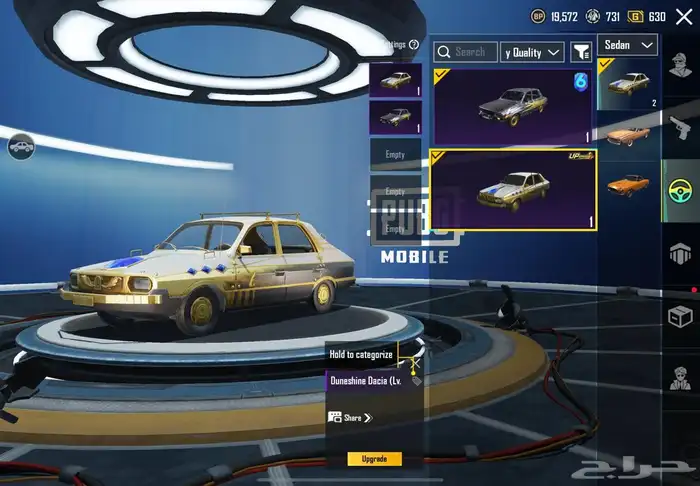Switch to the pistol weapons category
The width and height of the screenshot is (700, 486).
pyautogui.click(x=680, y=128)
